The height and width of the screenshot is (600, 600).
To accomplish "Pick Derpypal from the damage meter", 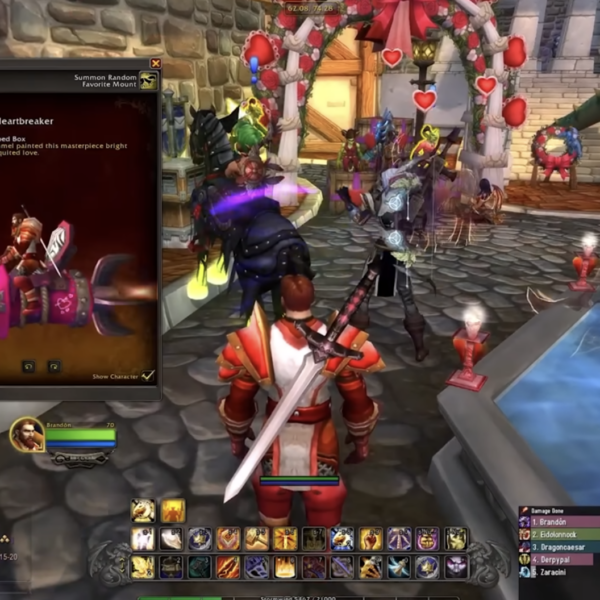I will (559, 559).
